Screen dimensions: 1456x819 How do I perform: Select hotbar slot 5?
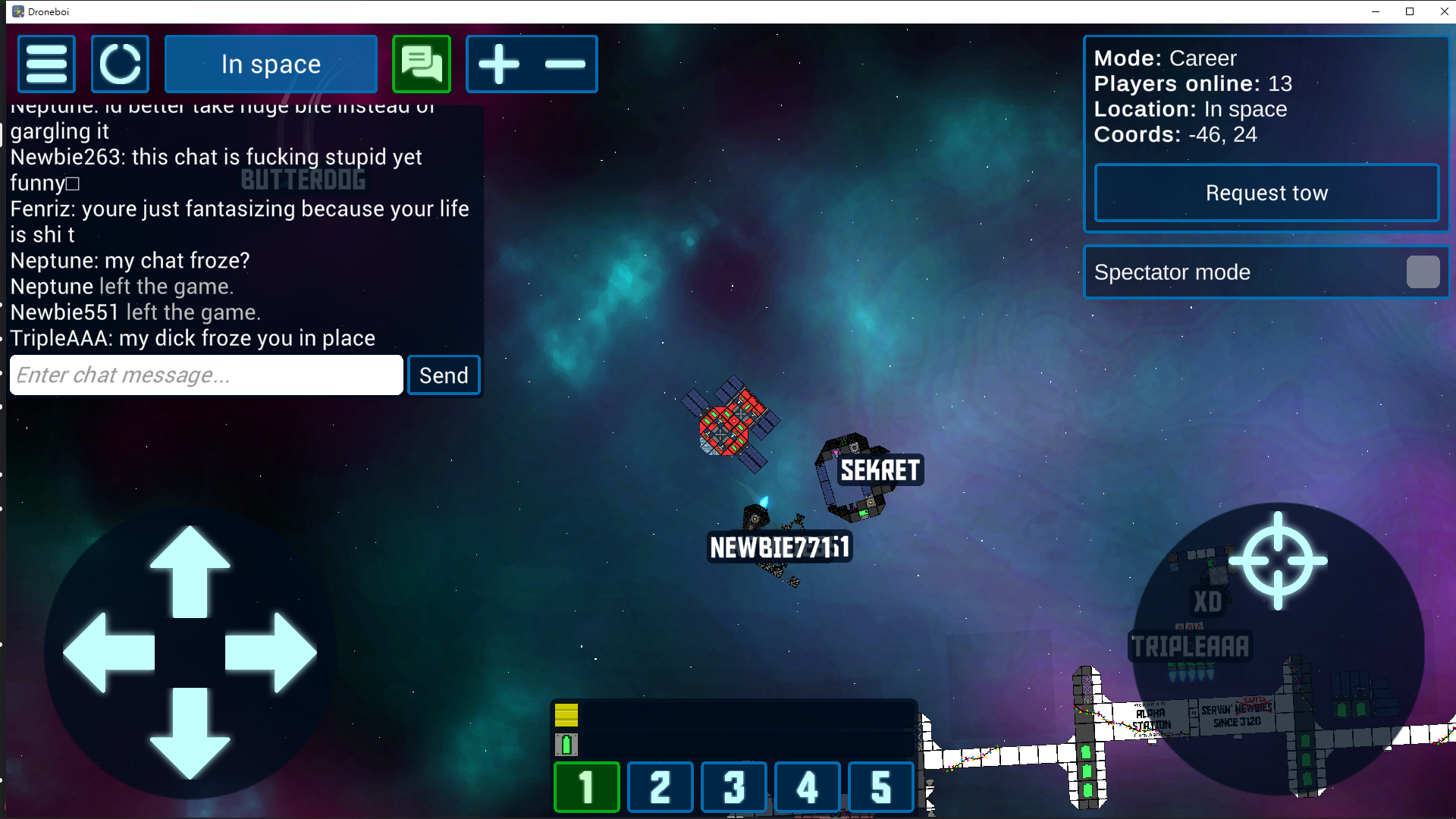tap(880, 787)
